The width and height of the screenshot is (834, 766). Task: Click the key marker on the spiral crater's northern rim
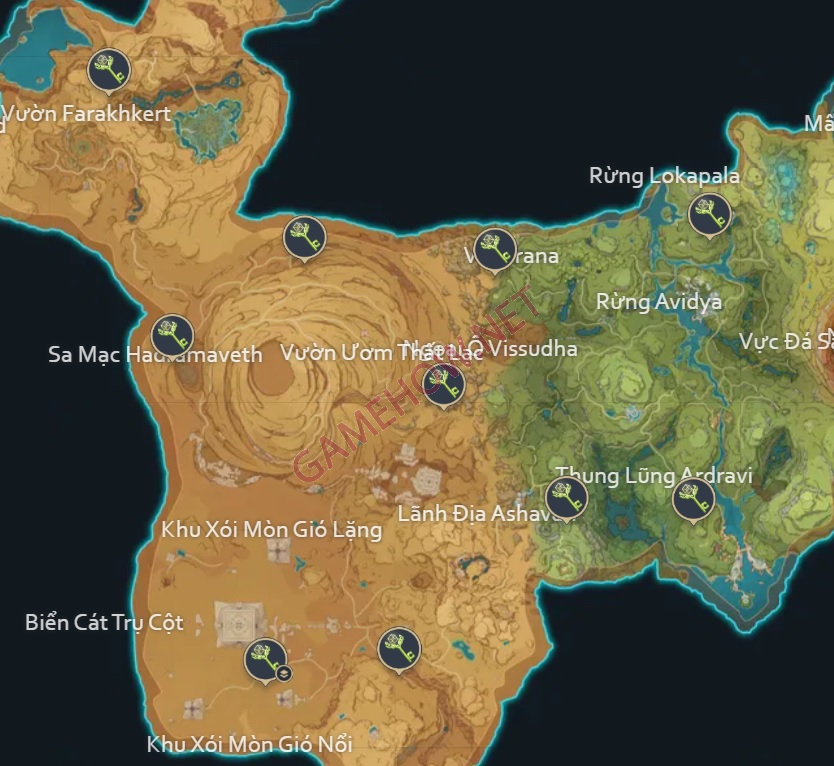304,237
